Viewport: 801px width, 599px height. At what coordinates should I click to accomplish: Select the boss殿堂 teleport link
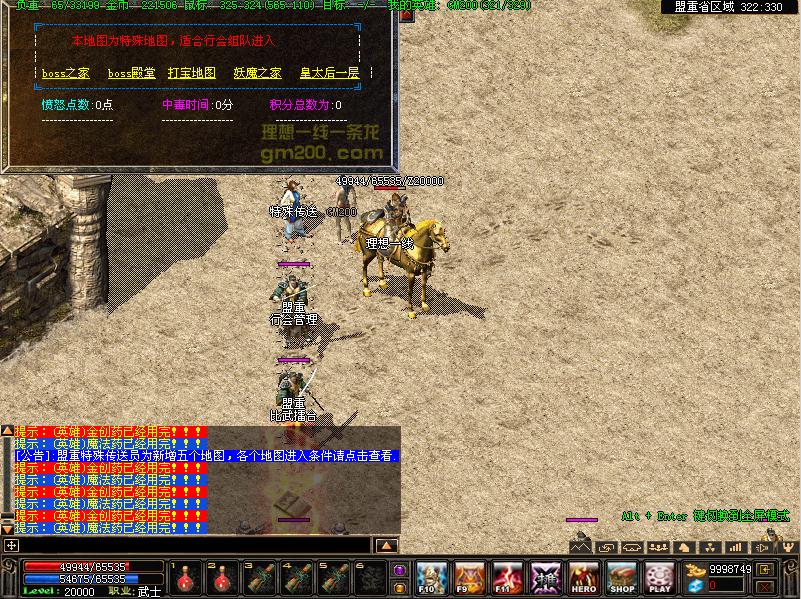click(x=131, y=73)
